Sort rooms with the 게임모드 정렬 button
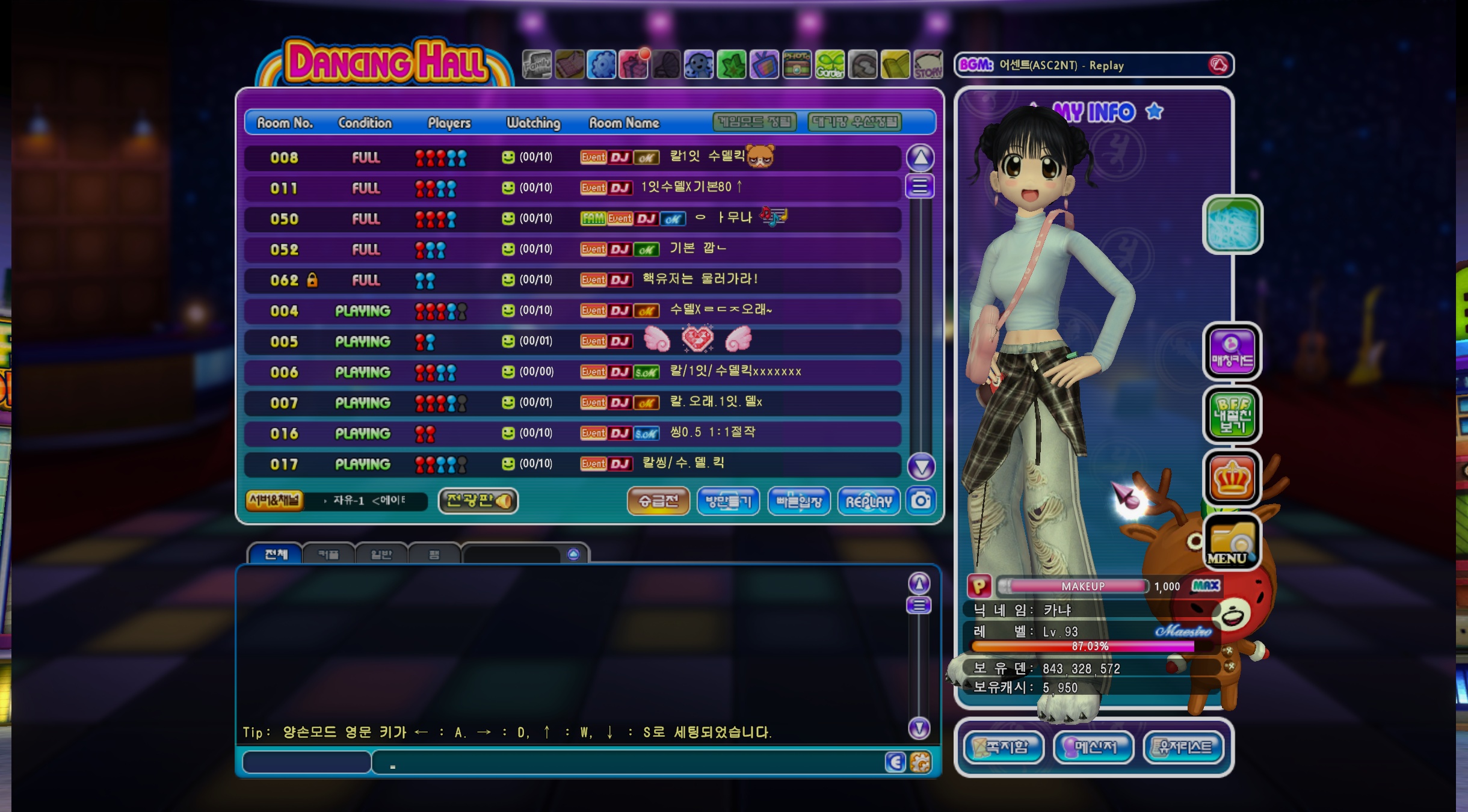 pos(754,122)
